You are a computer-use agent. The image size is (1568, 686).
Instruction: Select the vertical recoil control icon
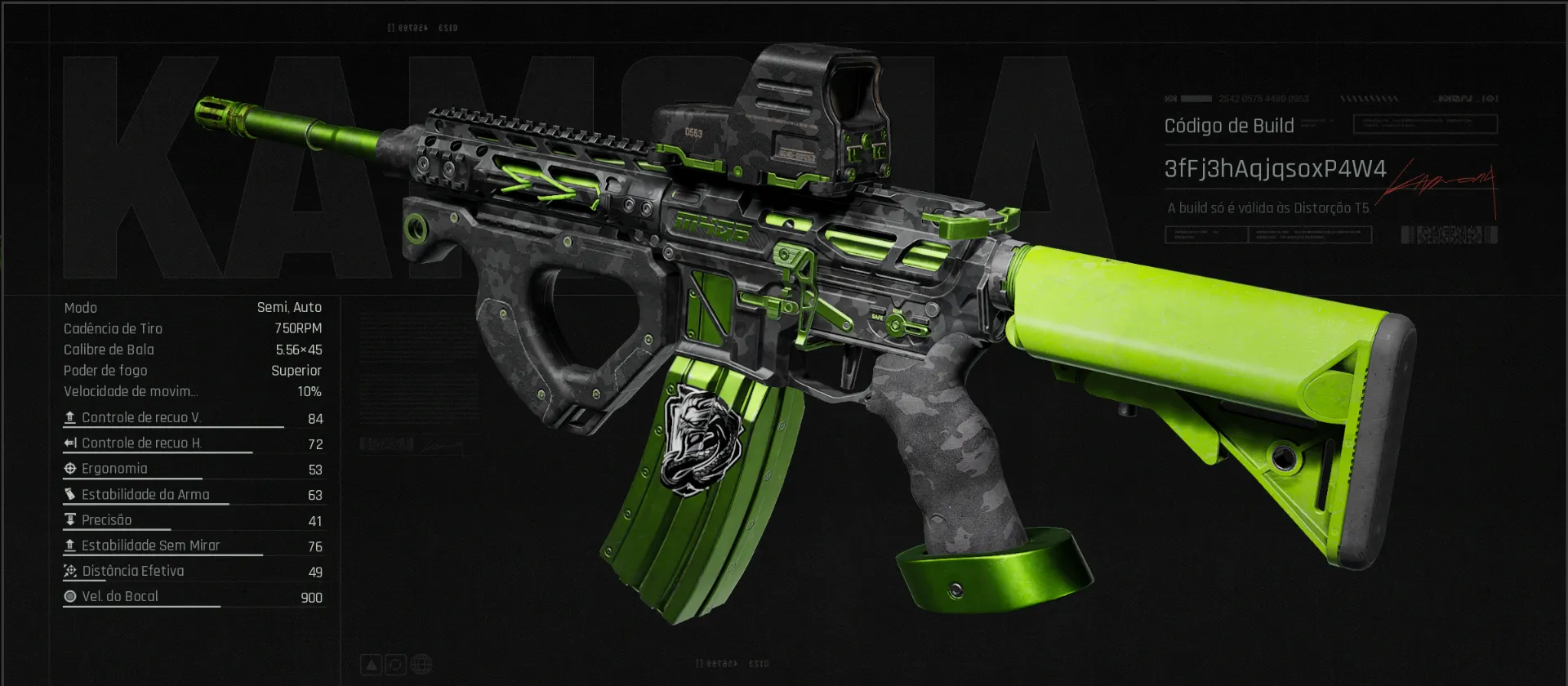pyautogui.click(x=70, y=417)
